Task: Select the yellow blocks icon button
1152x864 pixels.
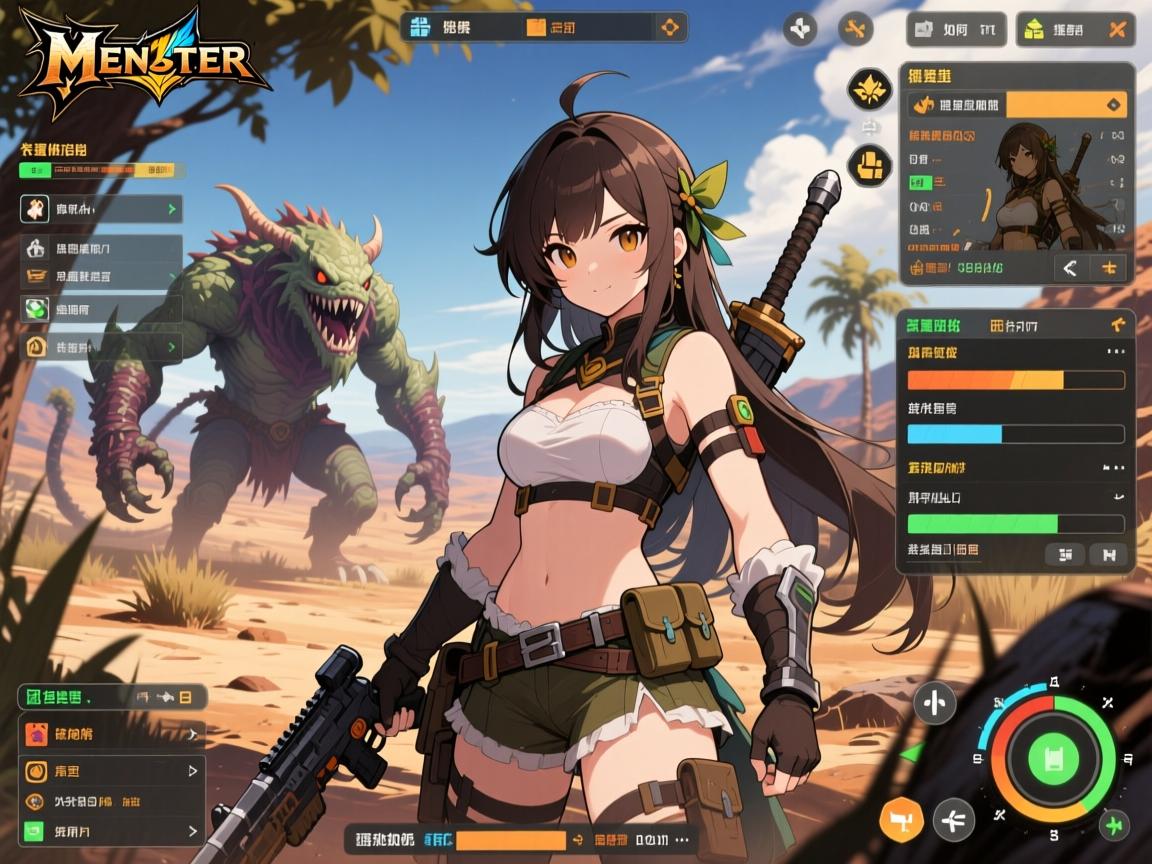Action: 869,165
